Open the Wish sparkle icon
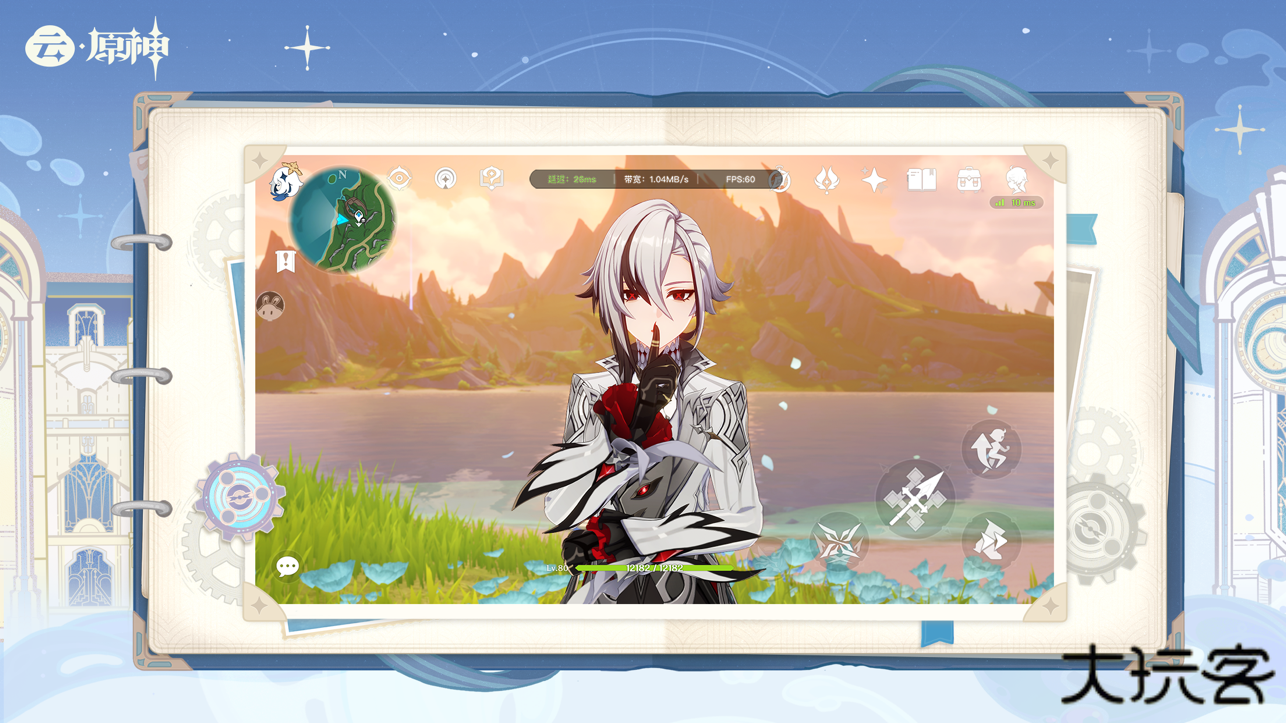This screenshot has width=1286, height=723. coord(875,180)
